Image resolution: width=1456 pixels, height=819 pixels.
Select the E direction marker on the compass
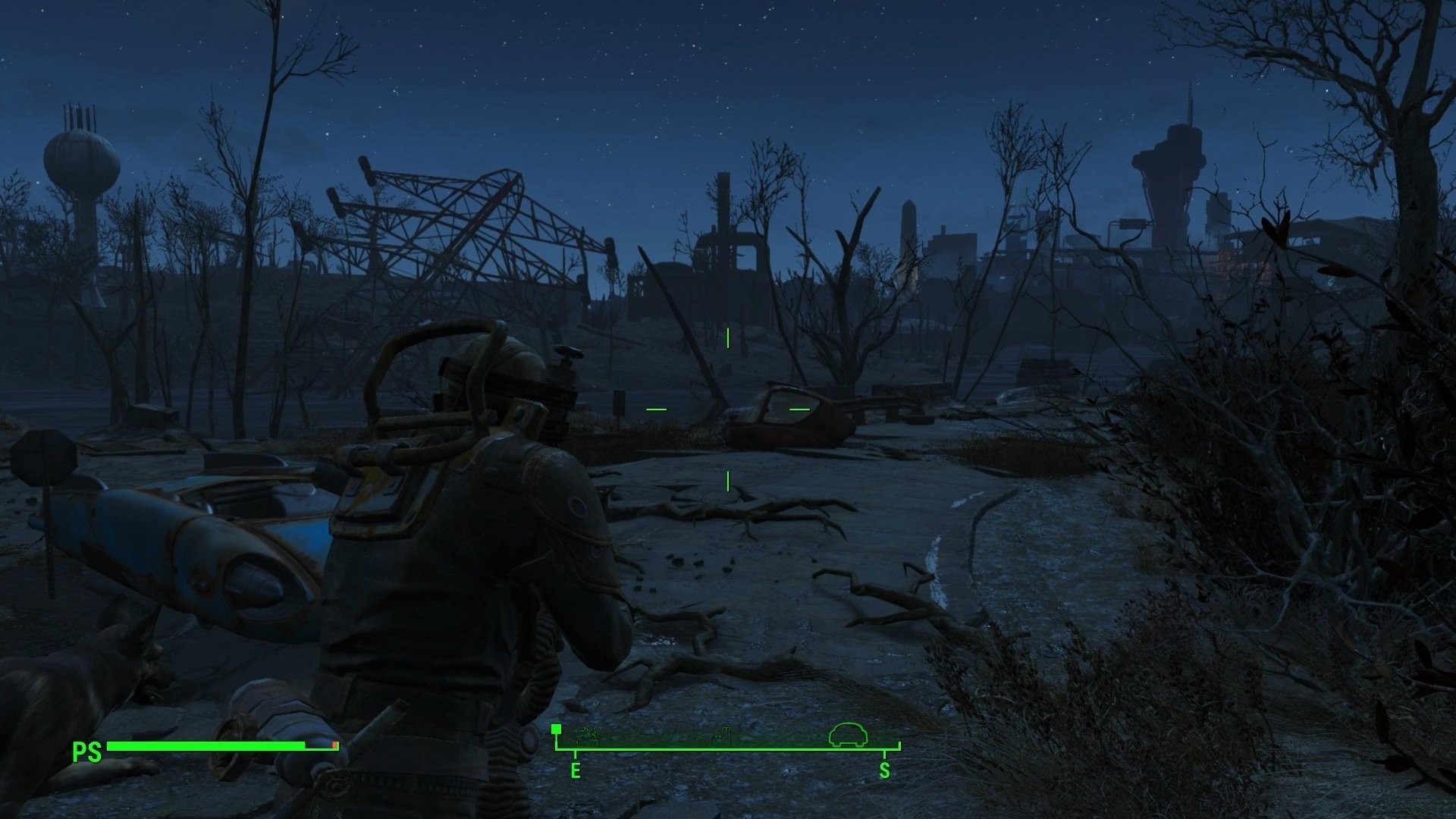(575, 771)
